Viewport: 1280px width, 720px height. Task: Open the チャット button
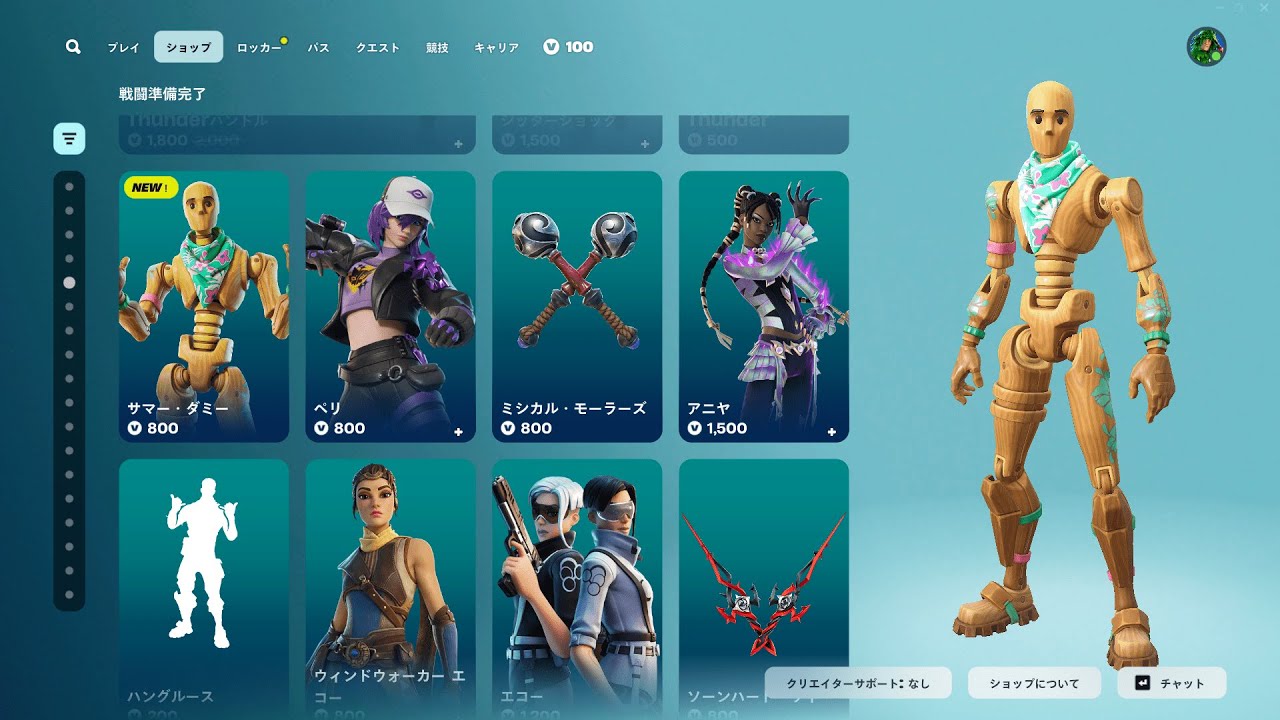click(1171, 683)
